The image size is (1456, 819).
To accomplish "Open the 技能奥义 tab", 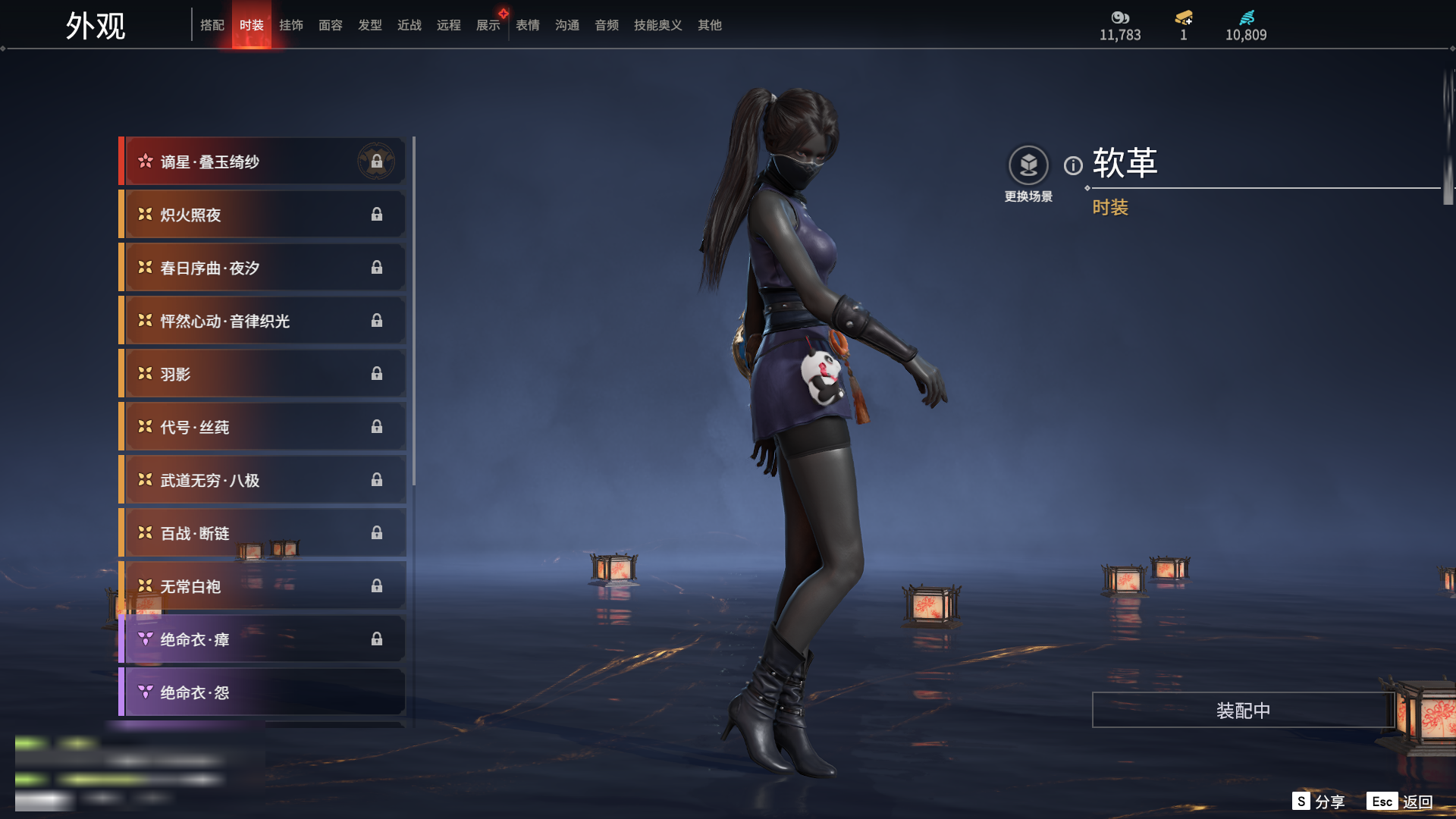I will coord(657,25).
